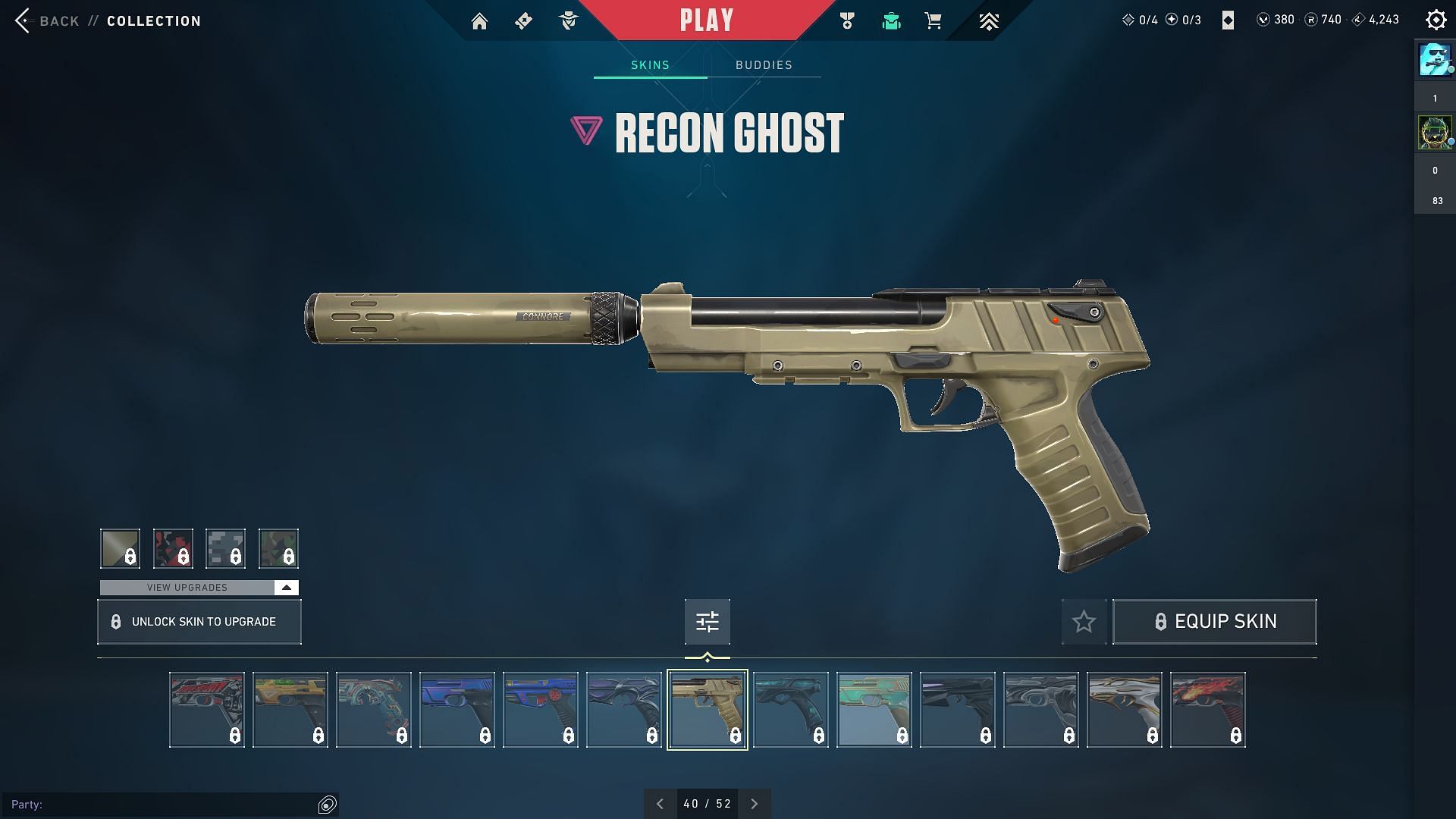Image resolution: width=1456 pixels, height=819 pixels.
Task: Open the store cart icon
Action: tap(934, 20)
